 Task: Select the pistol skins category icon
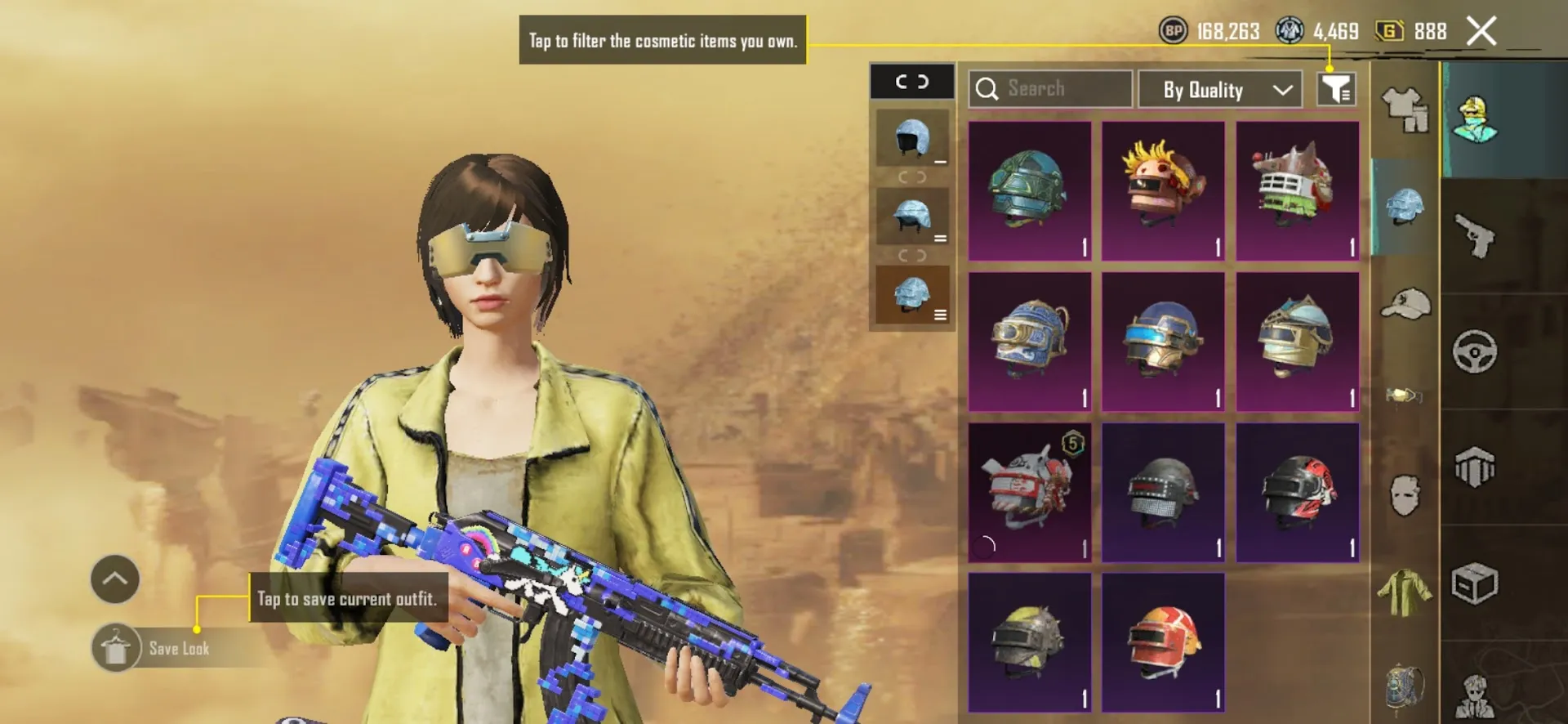tap(1475, 235)
